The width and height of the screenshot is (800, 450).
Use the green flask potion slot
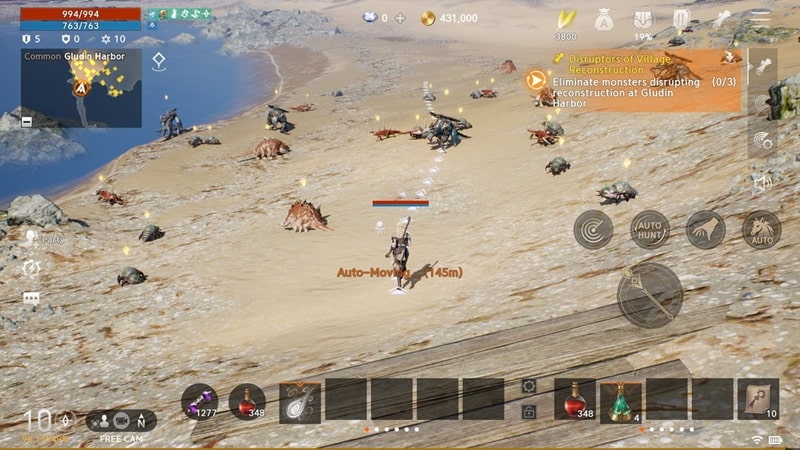point(620,399)
